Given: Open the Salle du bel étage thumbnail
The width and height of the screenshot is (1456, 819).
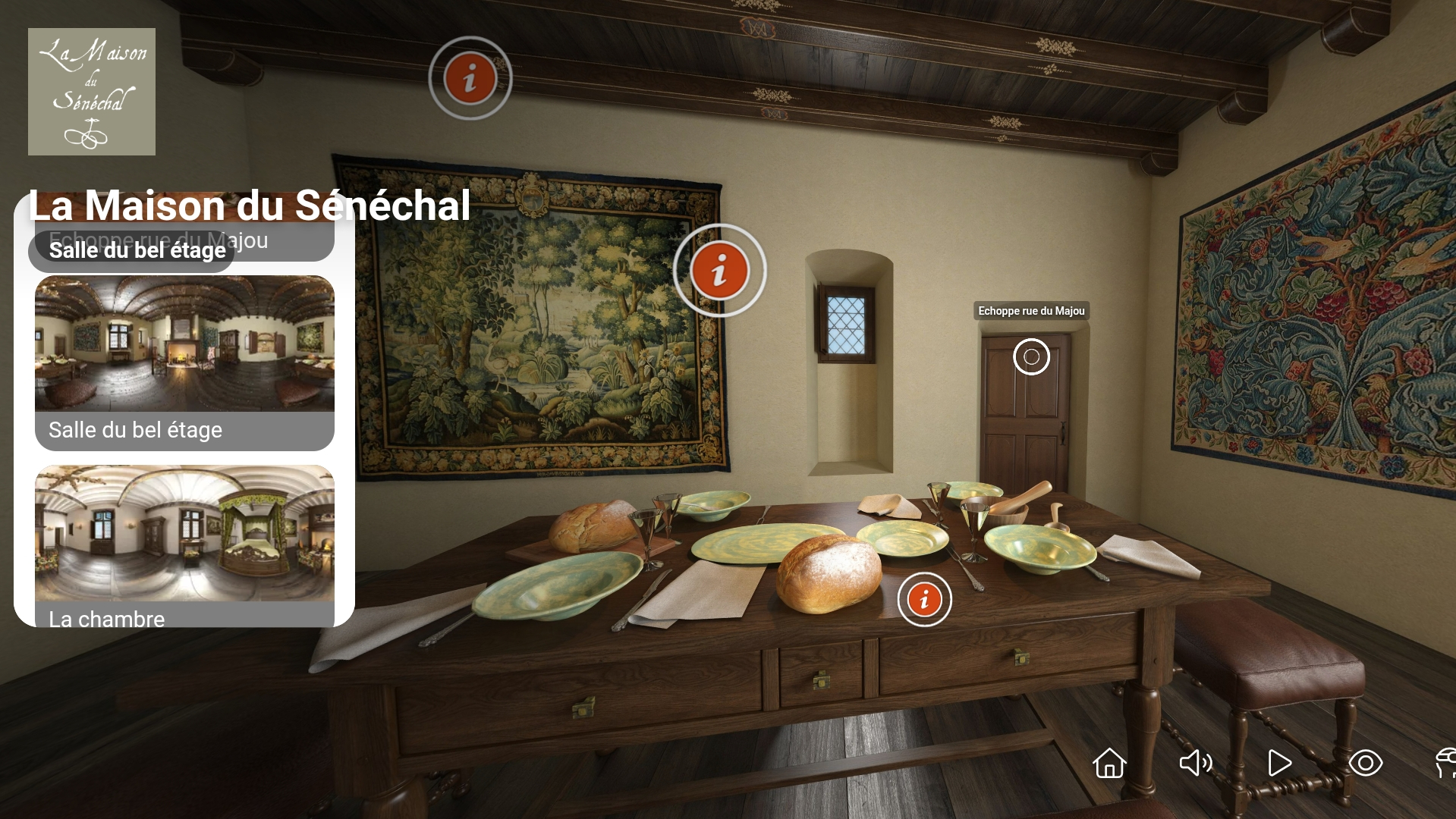Looking at the screenshot, I should [184, 345].
